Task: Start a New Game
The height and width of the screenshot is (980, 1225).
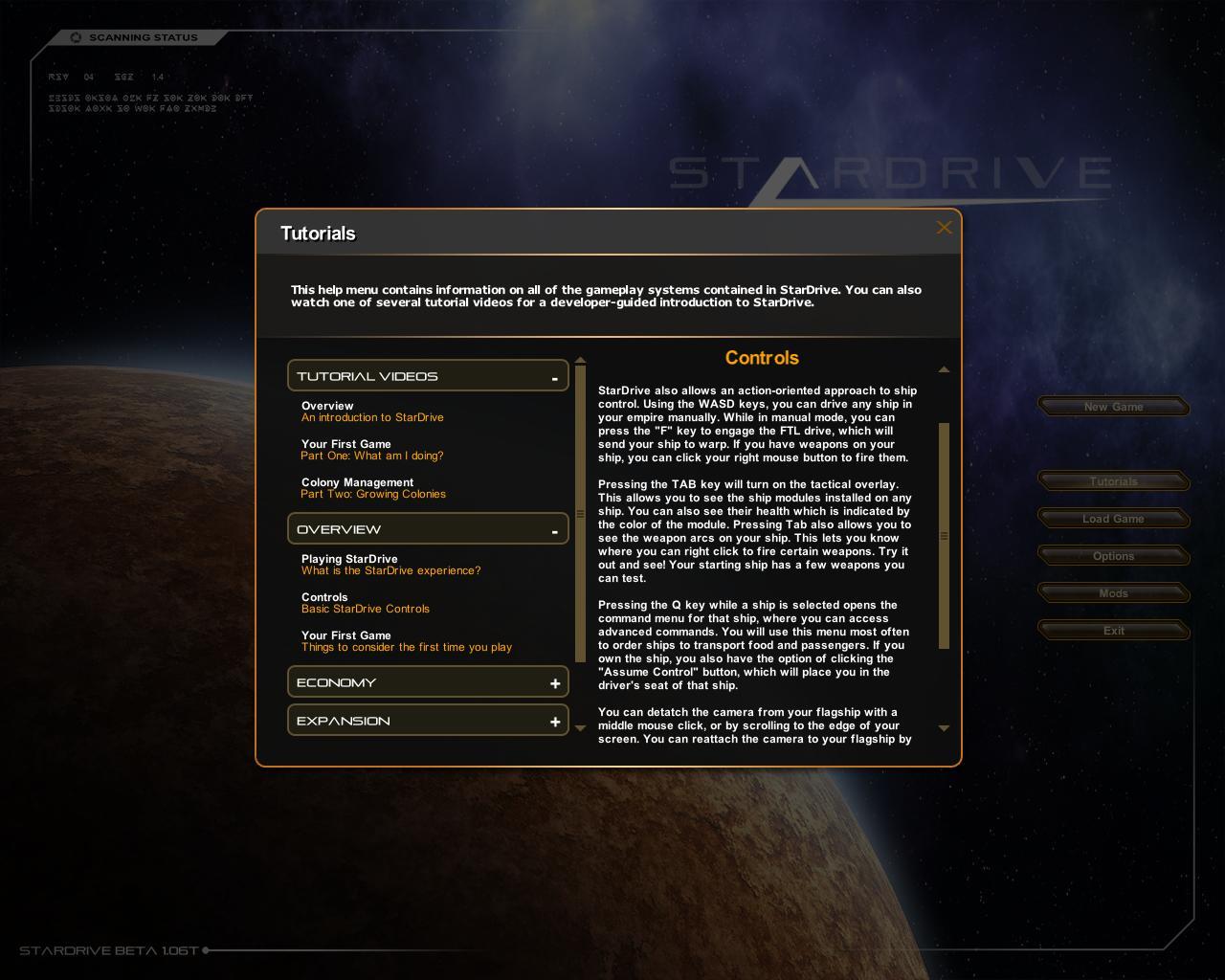Action: (x=1113, y=407)
